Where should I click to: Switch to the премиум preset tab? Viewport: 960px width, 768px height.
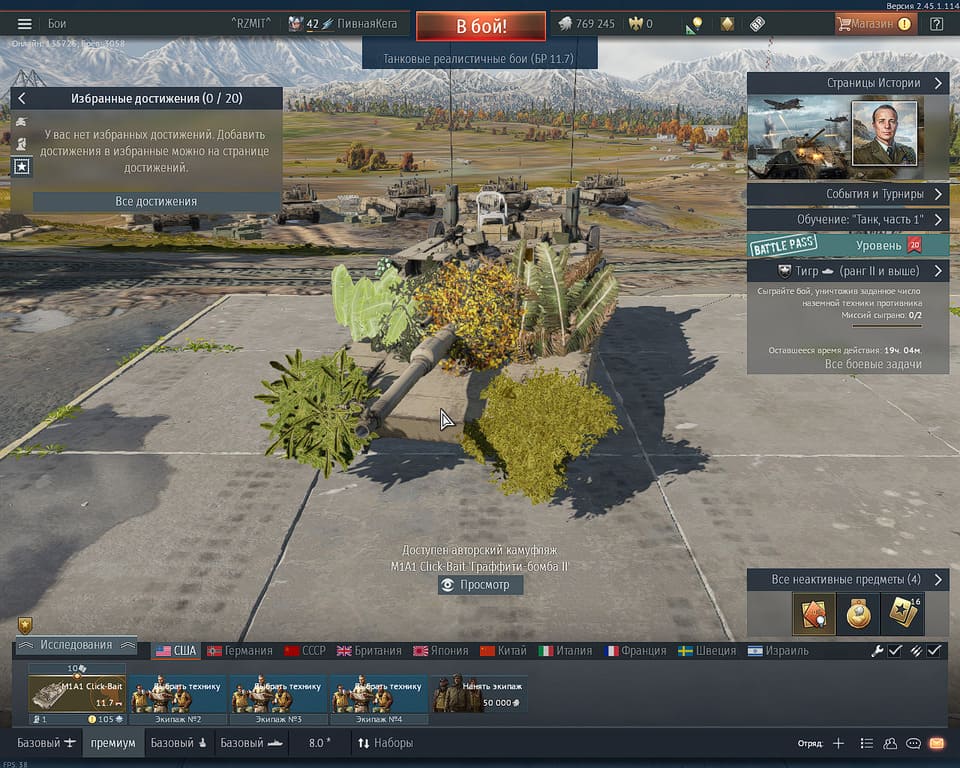coord(112,743)
